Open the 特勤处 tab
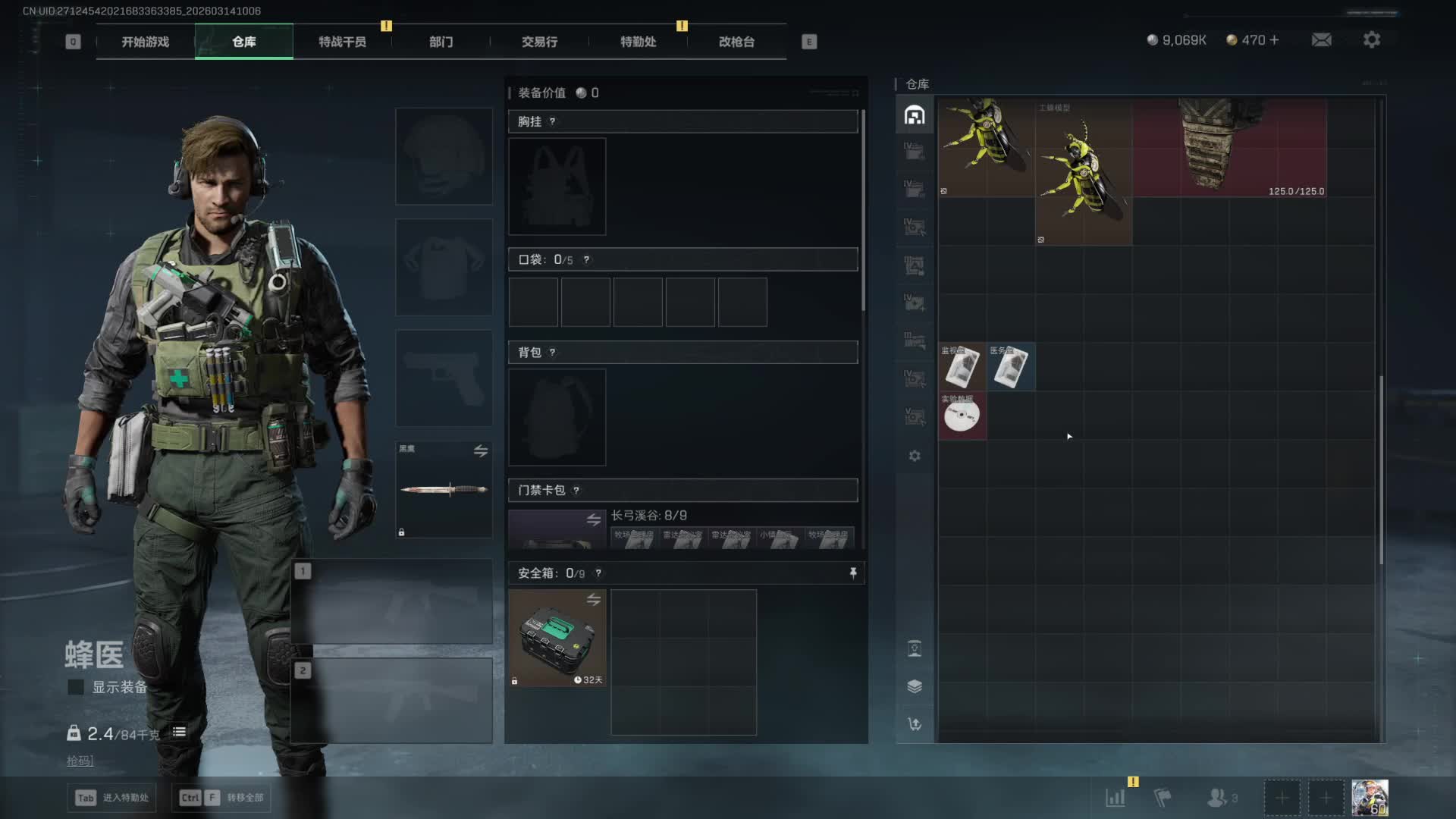Image resolution: width=1456 pixels, height=819 pixels. pyautogui.click(x=638, y=42)
